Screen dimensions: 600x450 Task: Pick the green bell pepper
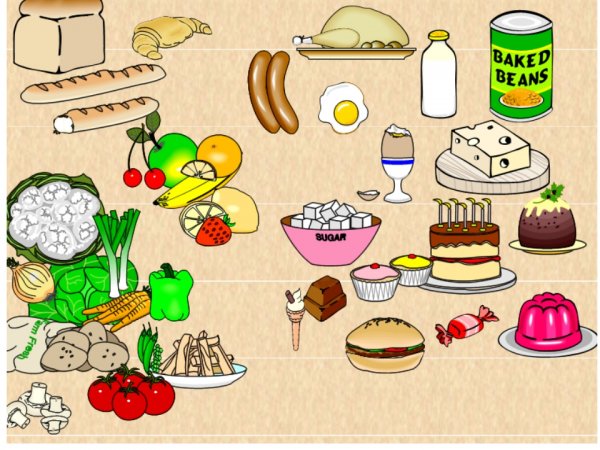click(171, 291)
